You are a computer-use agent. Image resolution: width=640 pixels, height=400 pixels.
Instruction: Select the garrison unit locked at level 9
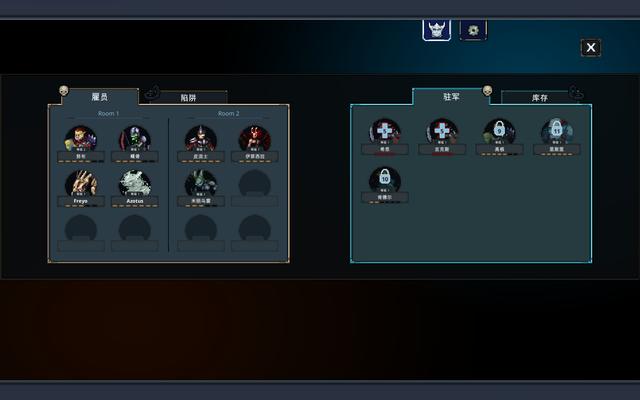(498, 131)
